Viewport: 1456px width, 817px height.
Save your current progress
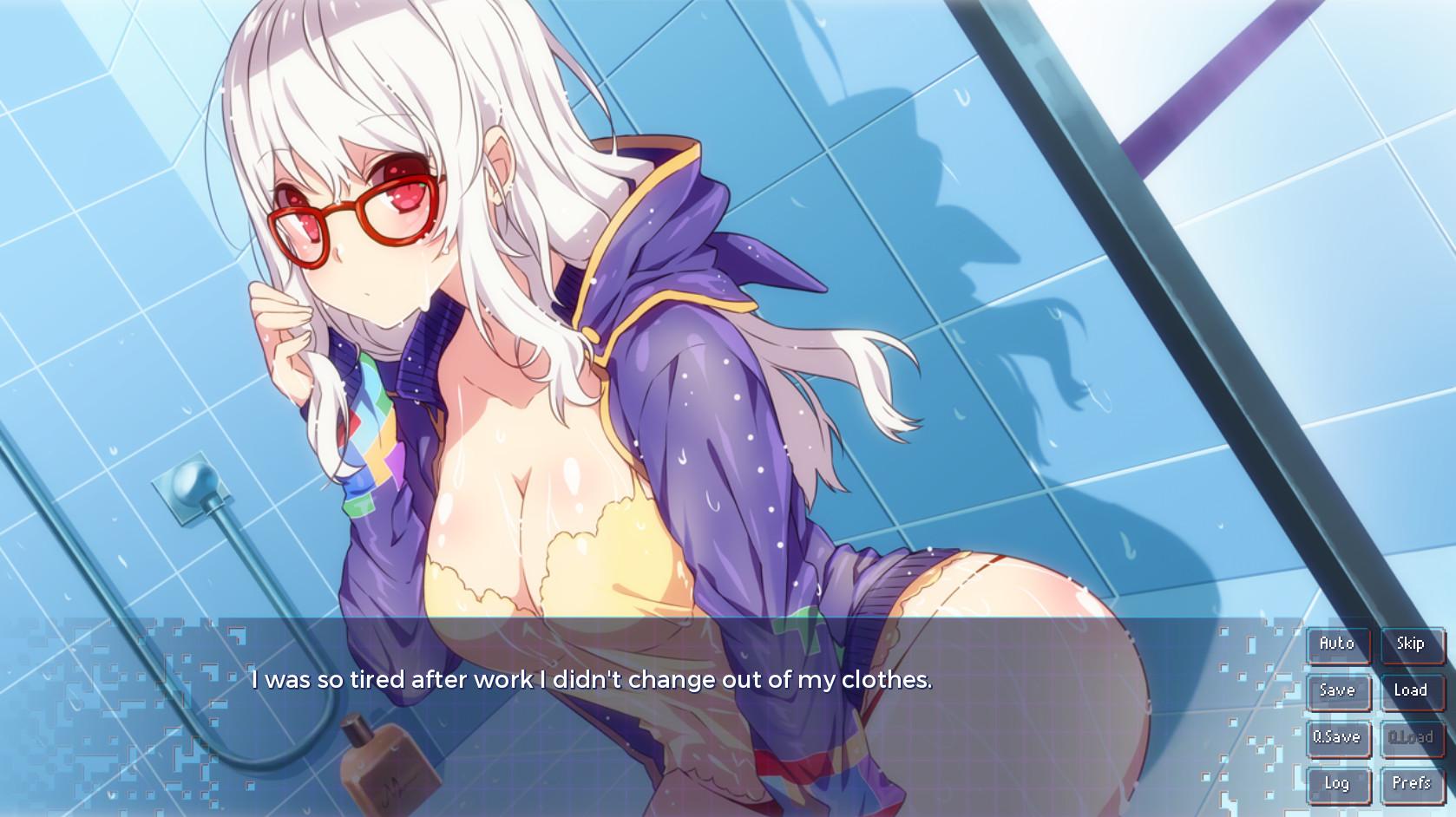(x=1338, y=691)
